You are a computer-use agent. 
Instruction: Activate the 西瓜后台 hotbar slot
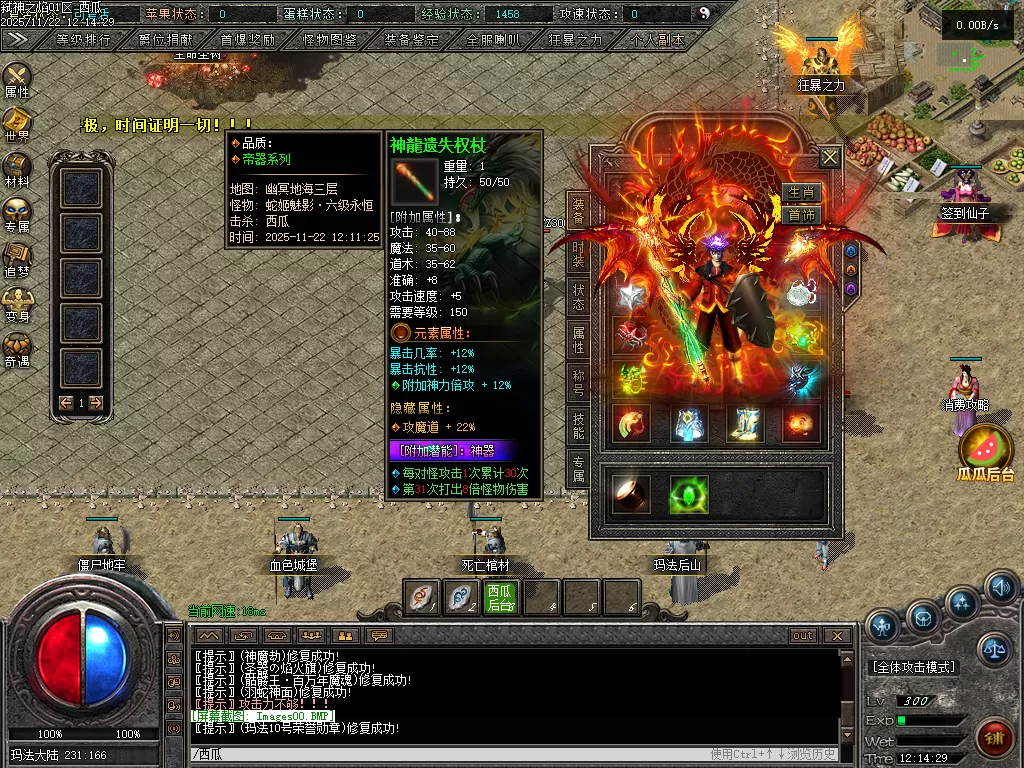click(x=500, y=597)
